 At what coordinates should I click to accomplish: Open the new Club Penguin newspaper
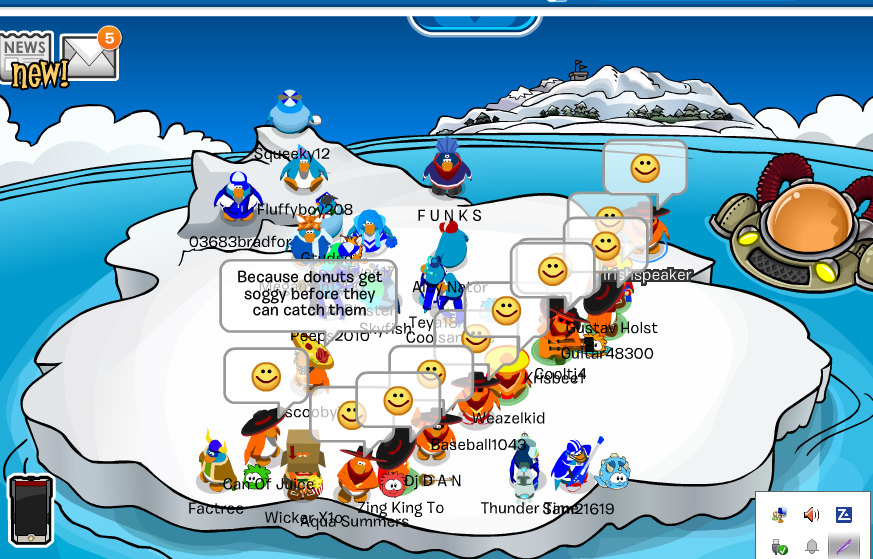pyautogui.click(x=28, y=58)
